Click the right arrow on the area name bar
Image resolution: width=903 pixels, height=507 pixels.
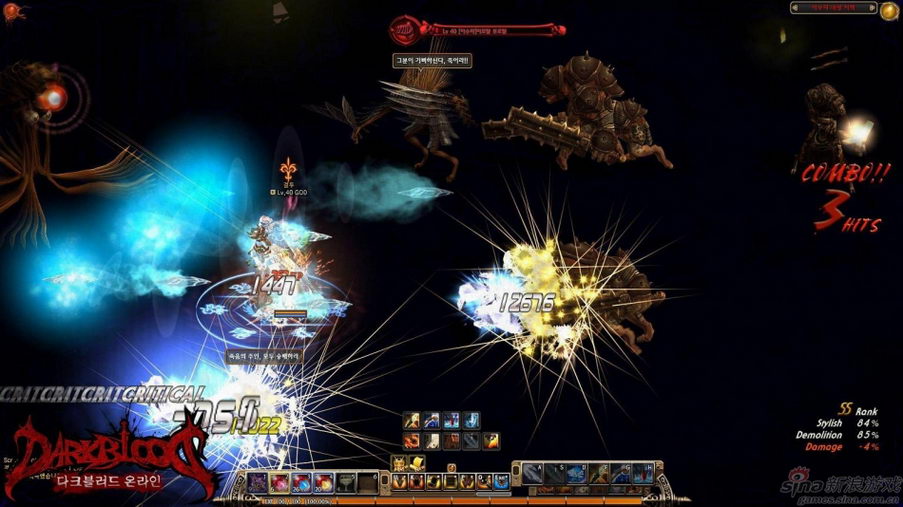(x=872, y=8)
